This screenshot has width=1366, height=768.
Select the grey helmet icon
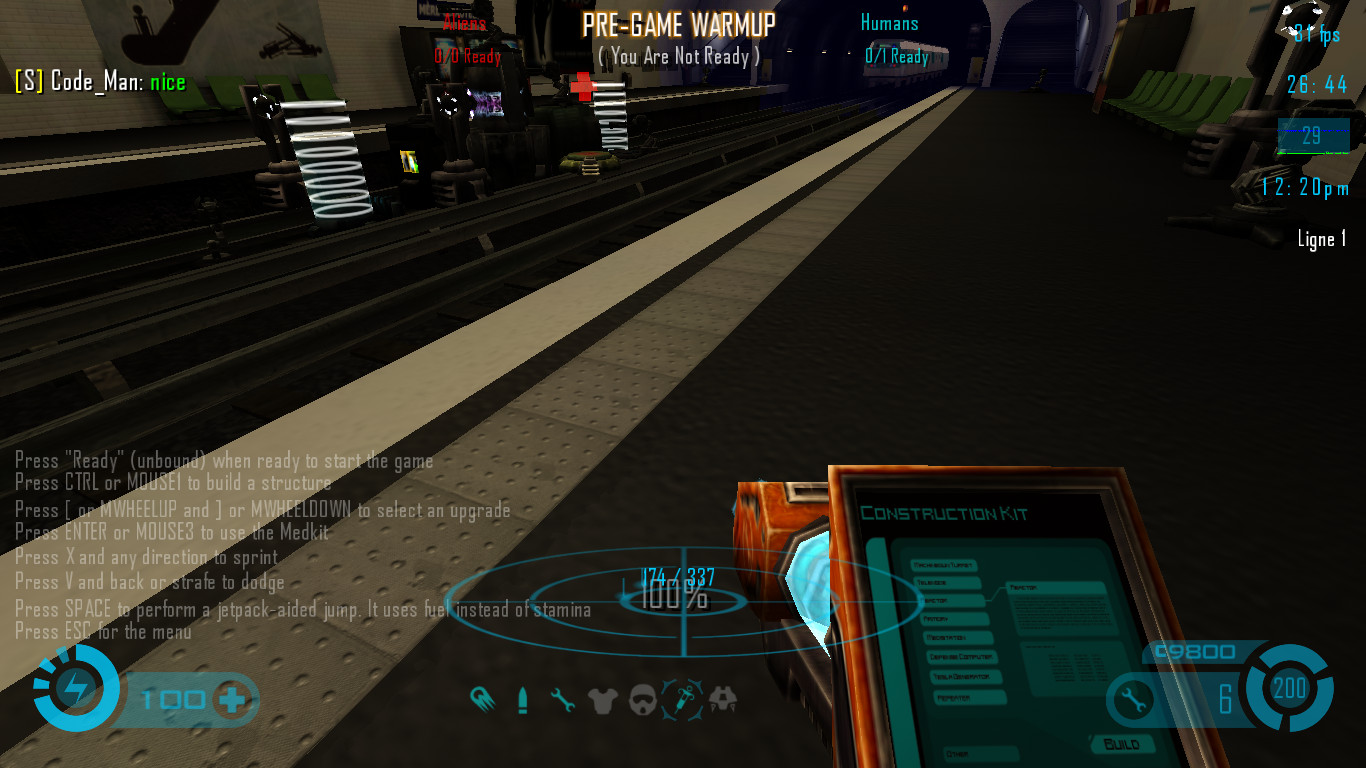[x=642, y=700]
